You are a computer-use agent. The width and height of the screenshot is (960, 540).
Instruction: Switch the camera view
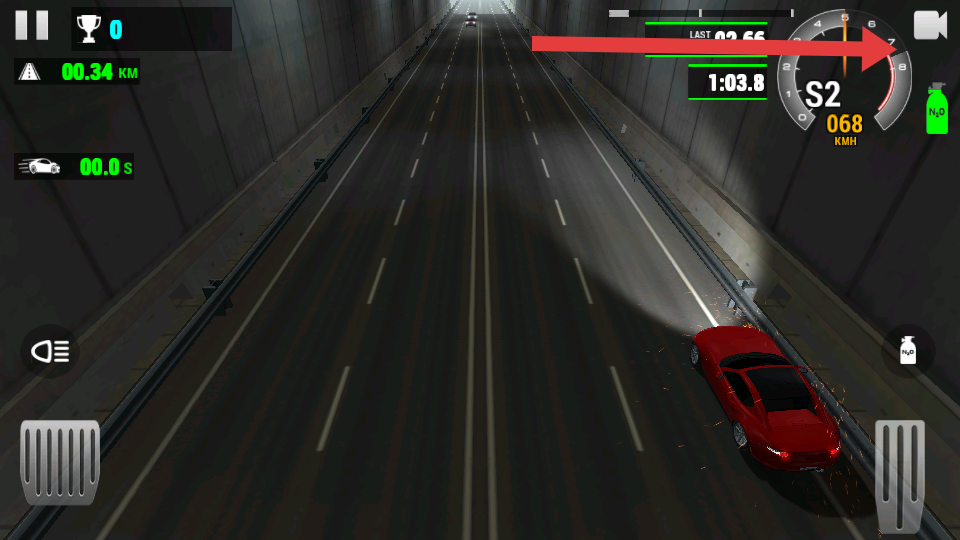(929, 26)
